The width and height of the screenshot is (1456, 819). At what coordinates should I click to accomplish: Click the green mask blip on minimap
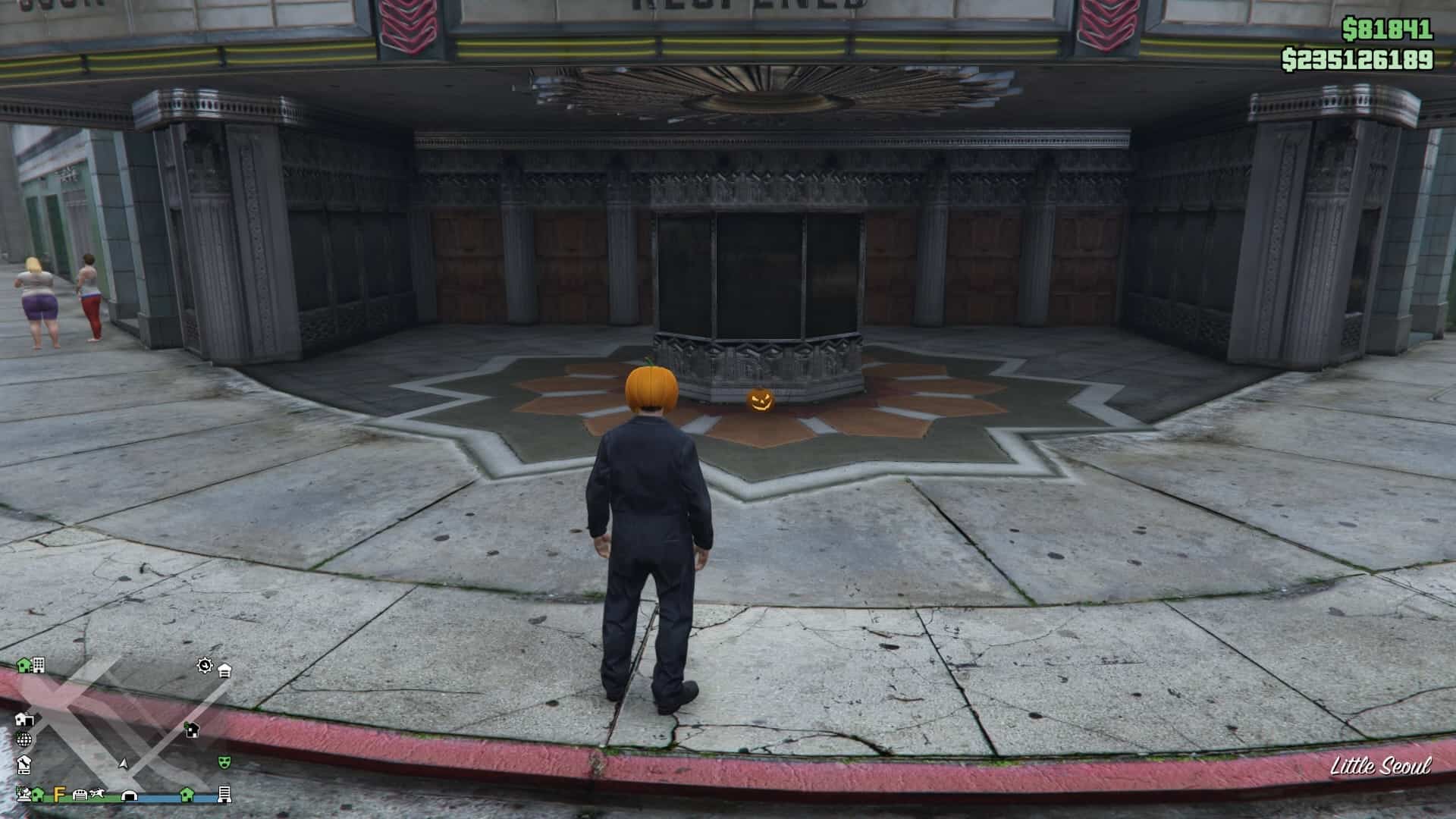click(224, 761)
